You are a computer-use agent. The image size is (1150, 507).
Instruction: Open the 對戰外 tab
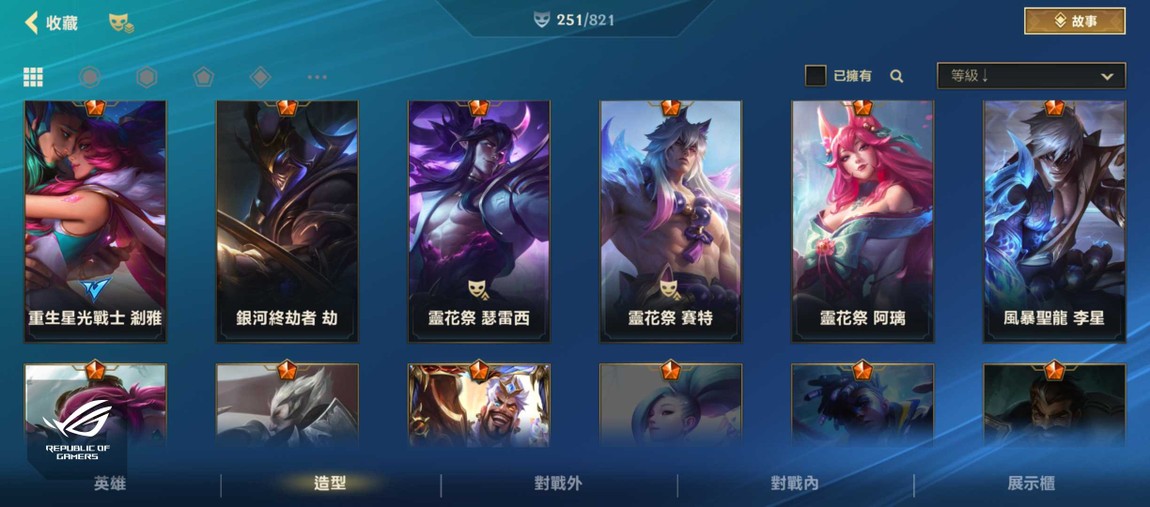[558, 484]
